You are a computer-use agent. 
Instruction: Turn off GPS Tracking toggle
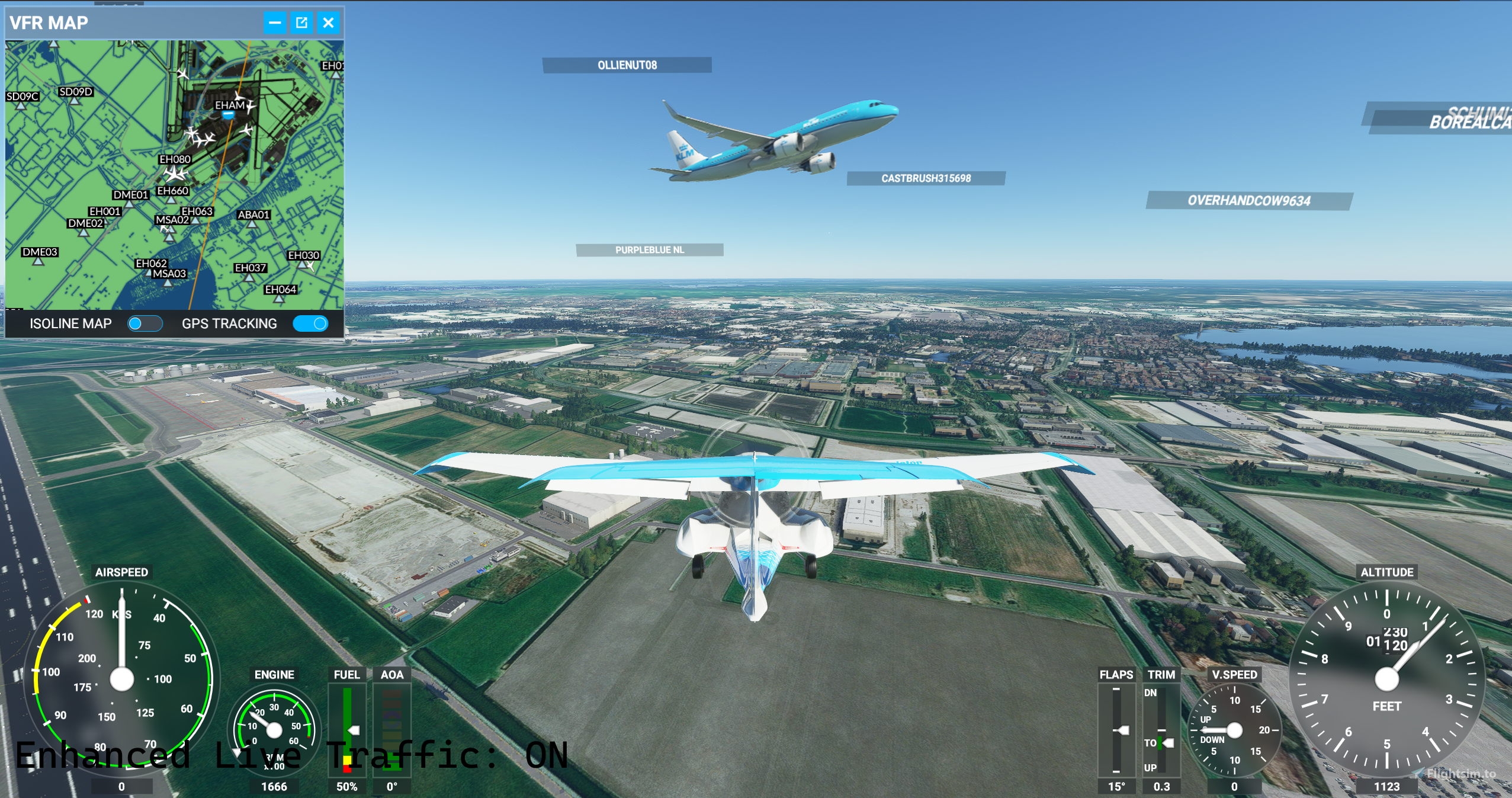[x=310, y=323]
